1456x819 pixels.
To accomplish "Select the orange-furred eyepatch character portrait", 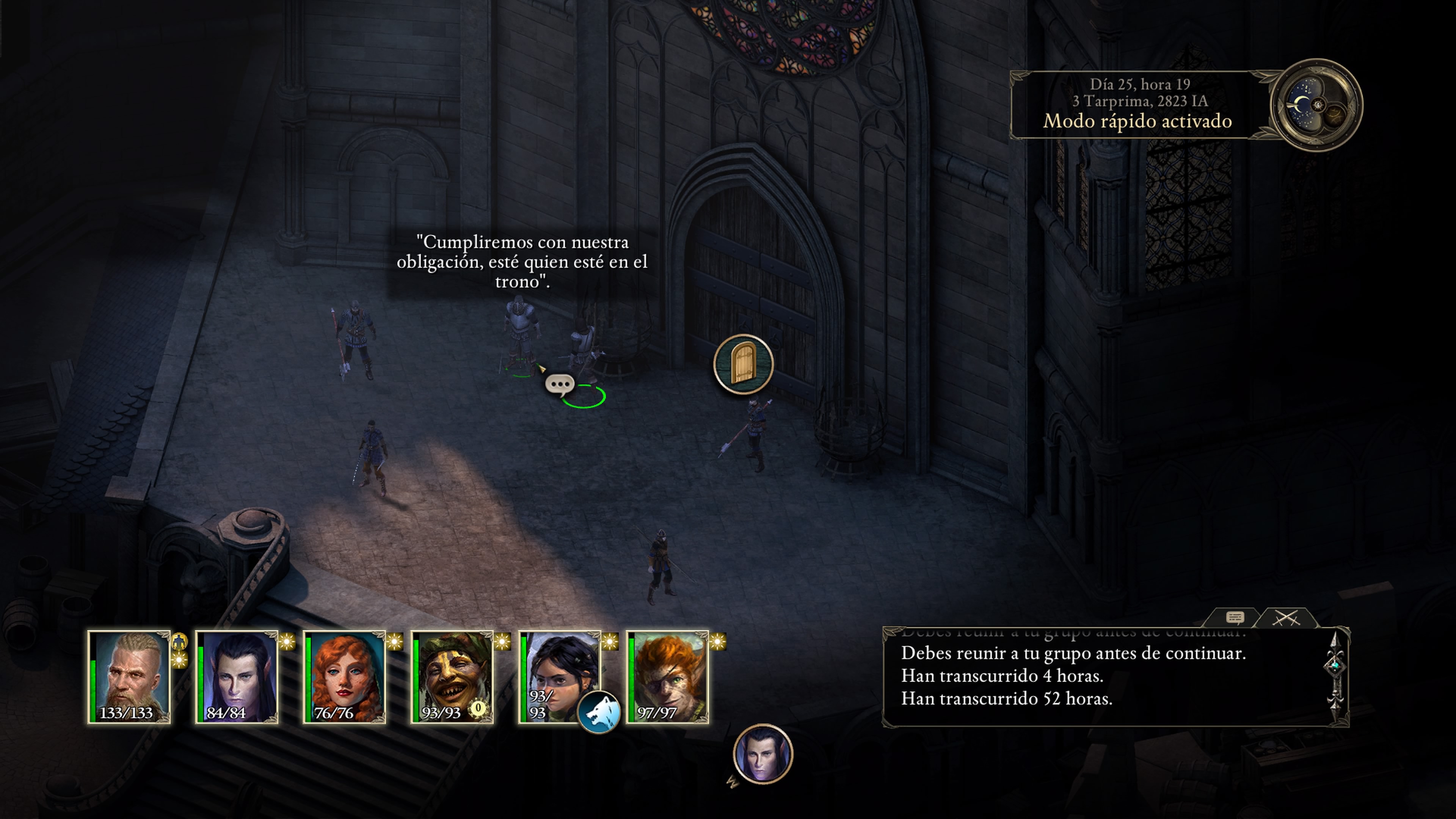I will coord(667,676).
